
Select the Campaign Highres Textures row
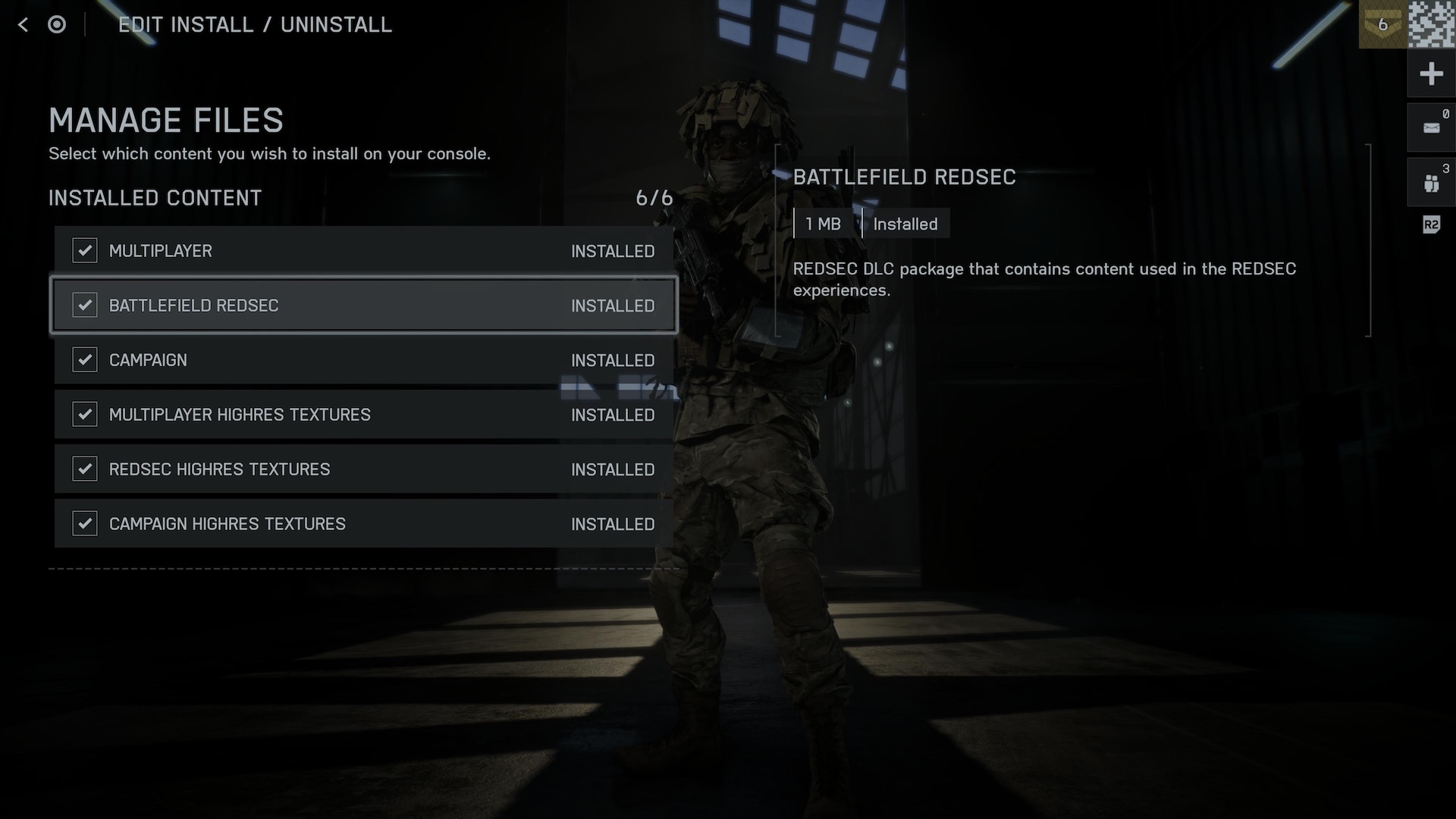tap(362, 523)
